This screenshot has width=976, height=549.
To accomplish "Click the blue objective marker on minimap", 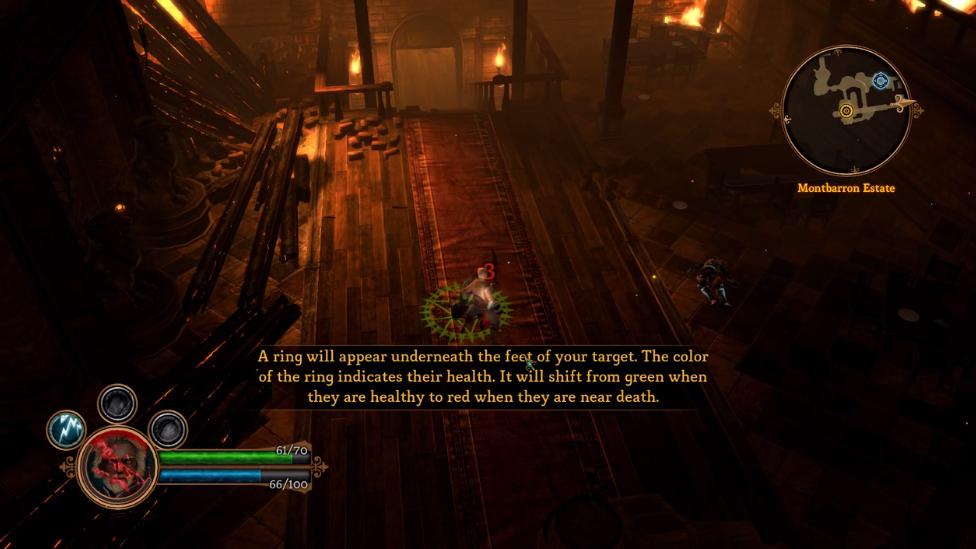I will click(880, 81).
